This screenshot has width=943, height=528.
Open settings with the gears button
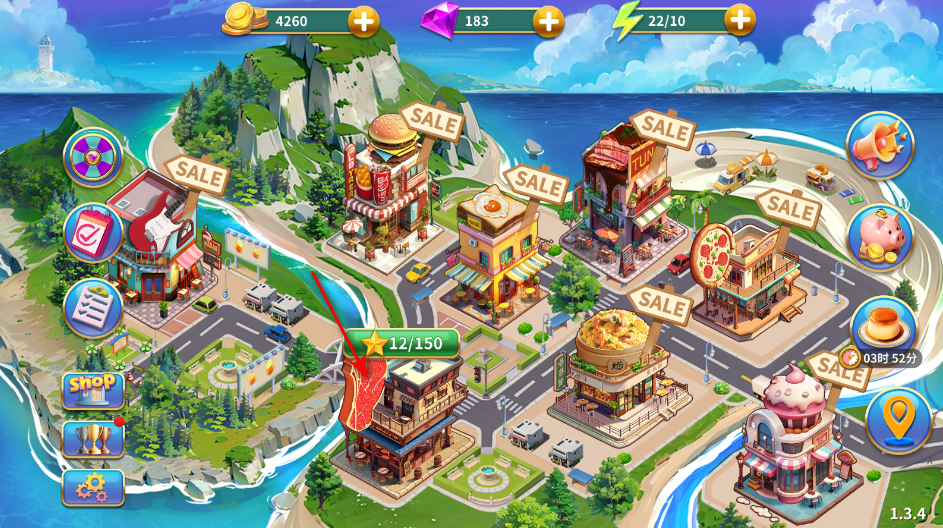point(93,487)
